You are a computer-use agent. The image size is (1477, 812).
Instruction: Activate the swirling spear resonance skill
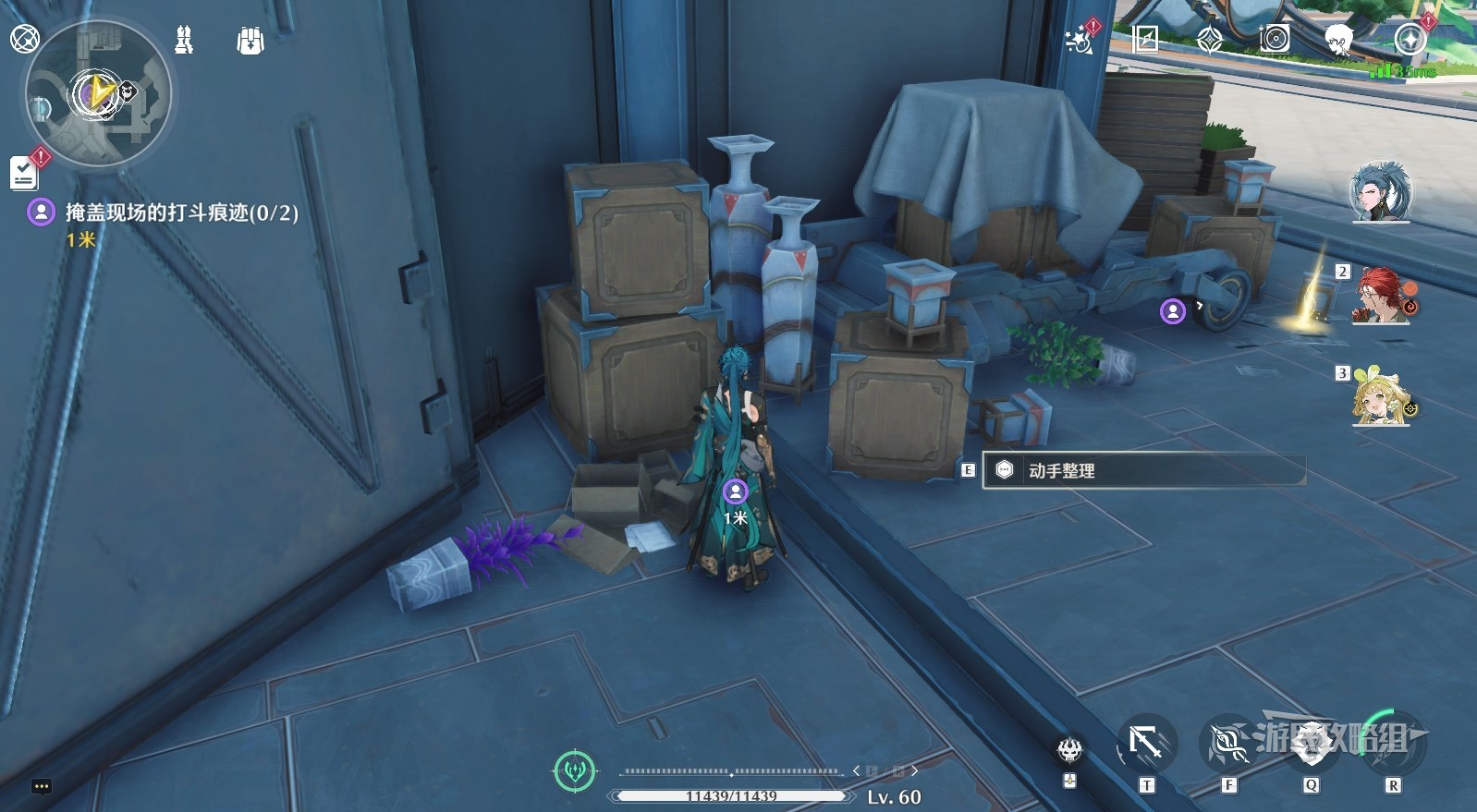[1228, 744]
